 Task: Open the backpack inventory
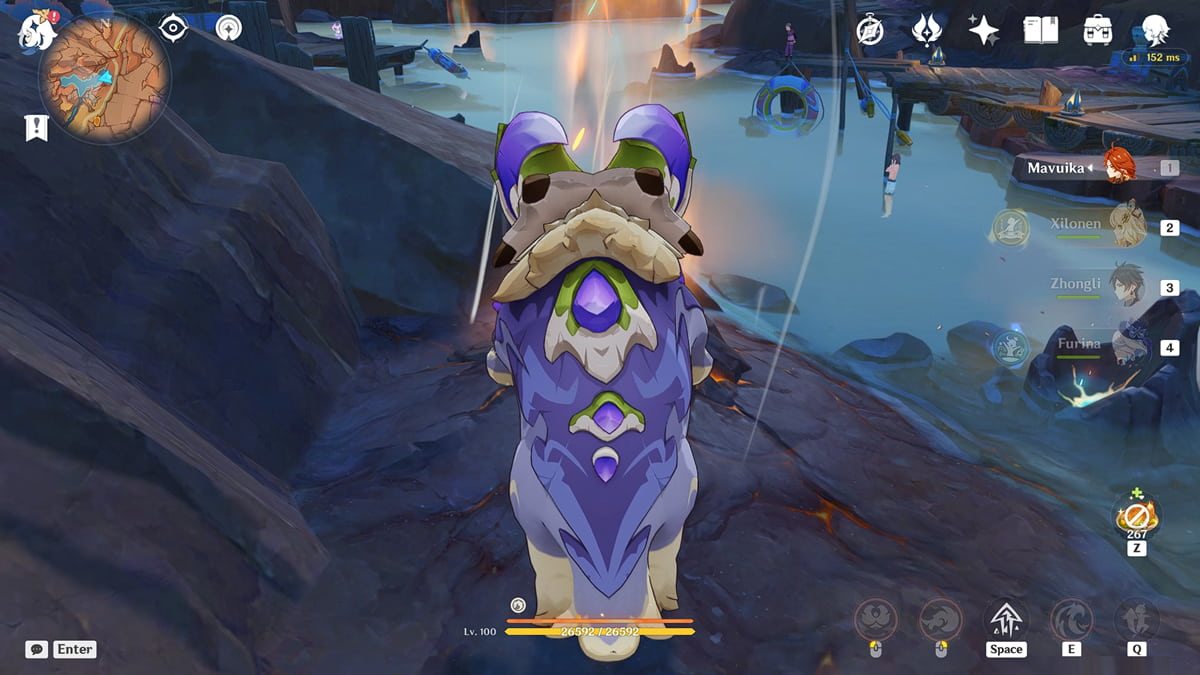point(1098,30)
